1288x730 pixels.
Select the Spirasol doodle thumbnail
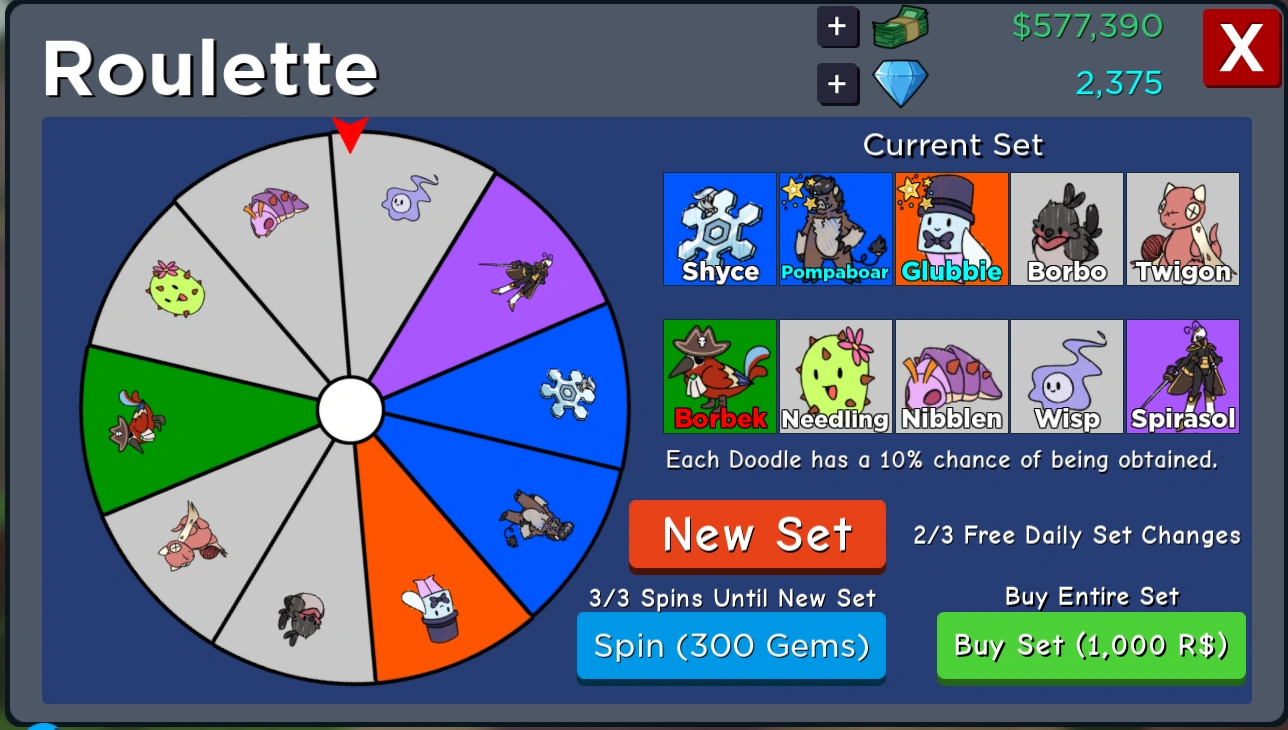[x=1183, y=376]
